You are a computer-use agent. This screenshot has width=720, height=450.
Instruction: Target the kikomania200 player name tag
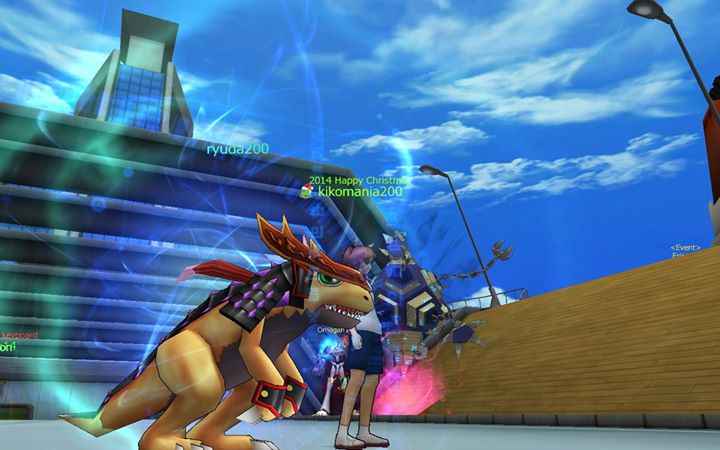359,192
